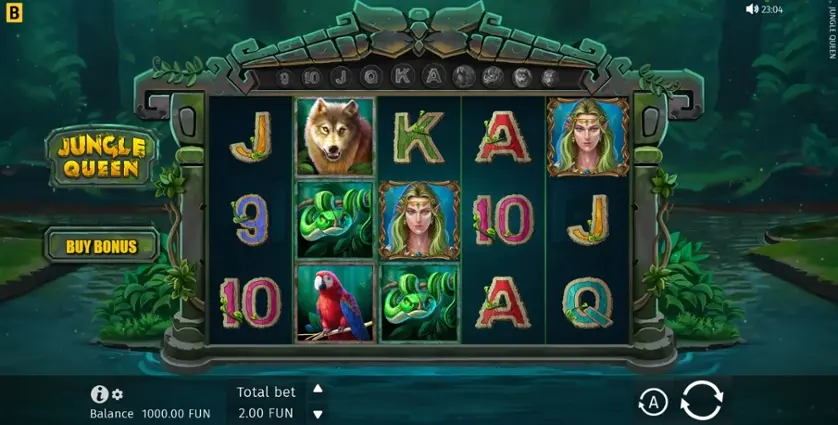Toggle sound with the speaker icon
838x425 pixels.
pos(752,9)
